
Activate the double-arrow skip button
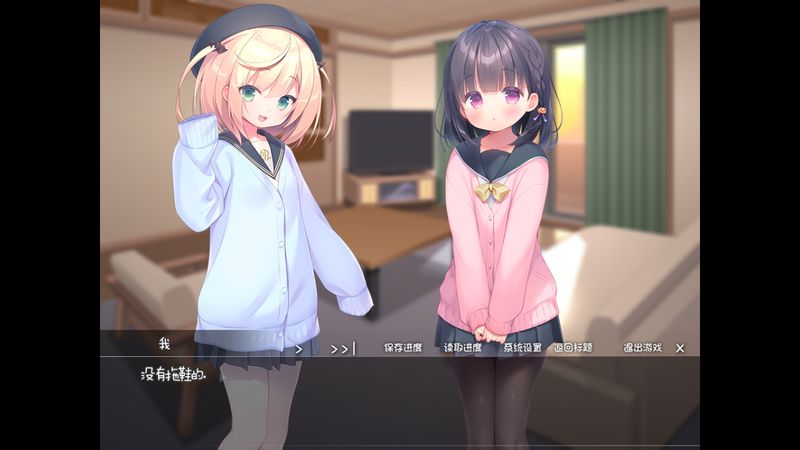click(x=342, y=348)
